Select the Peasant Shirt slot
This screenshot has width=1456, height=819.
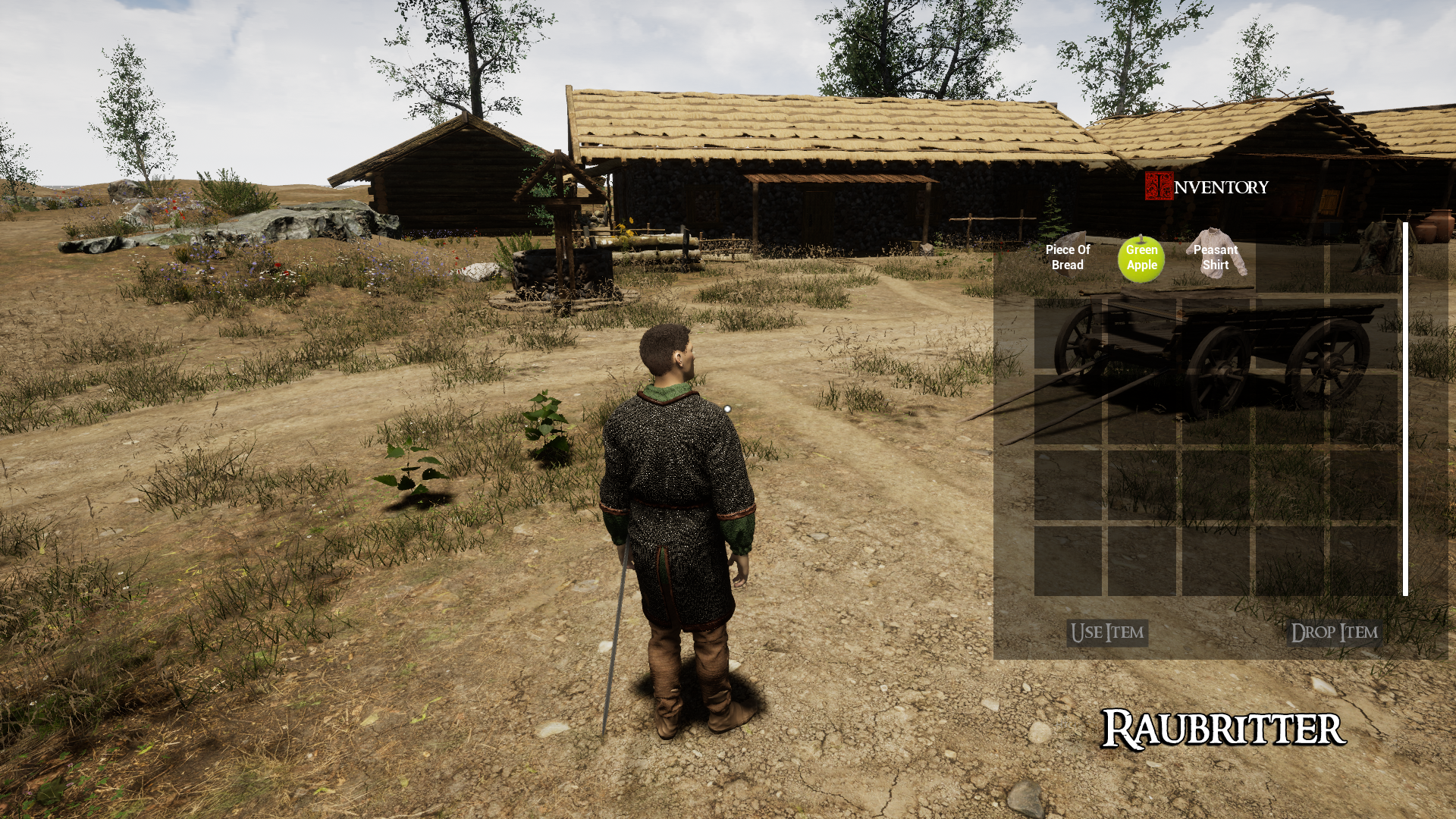(1216, 258)
